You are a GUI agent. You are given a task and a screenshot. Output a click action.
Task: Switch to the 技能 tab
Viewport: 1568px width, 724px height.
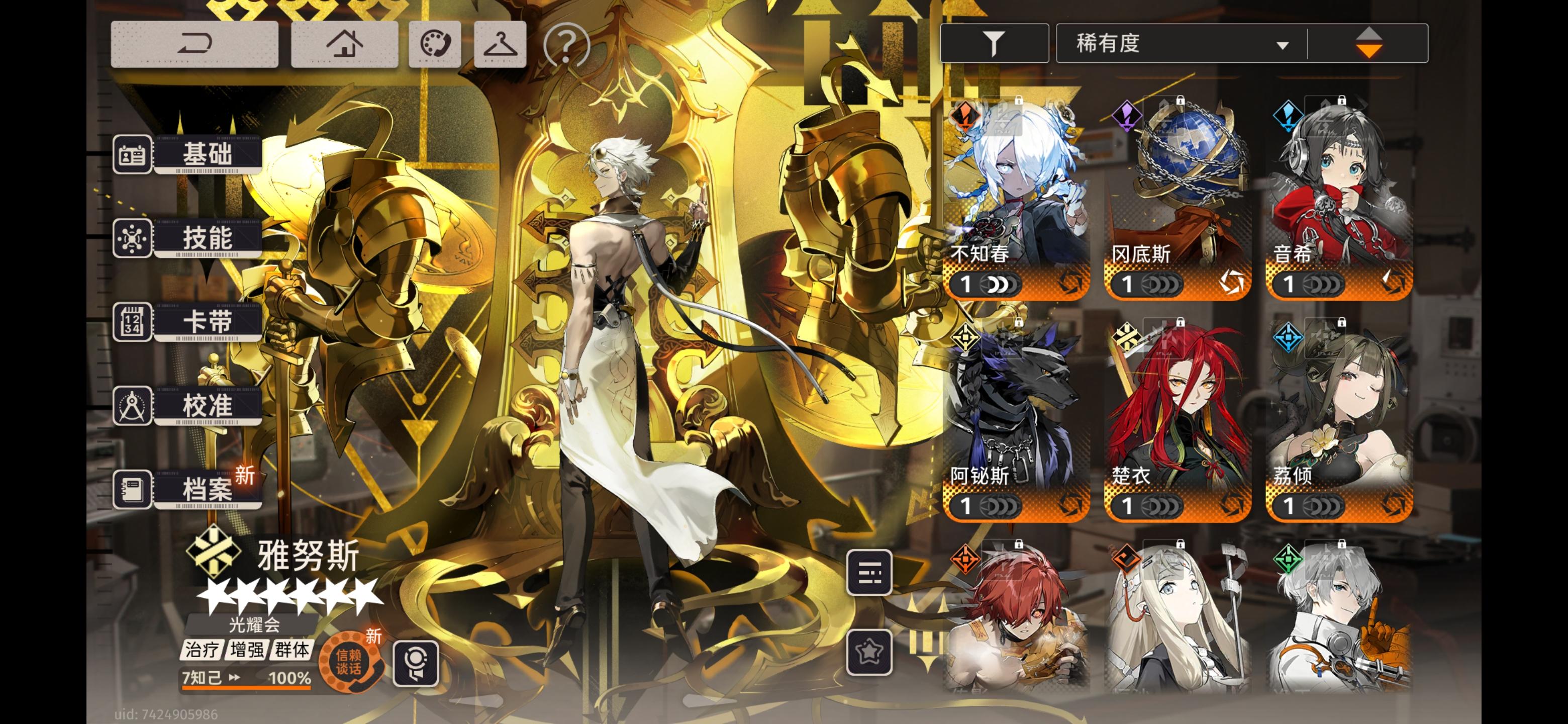point(207,239)
